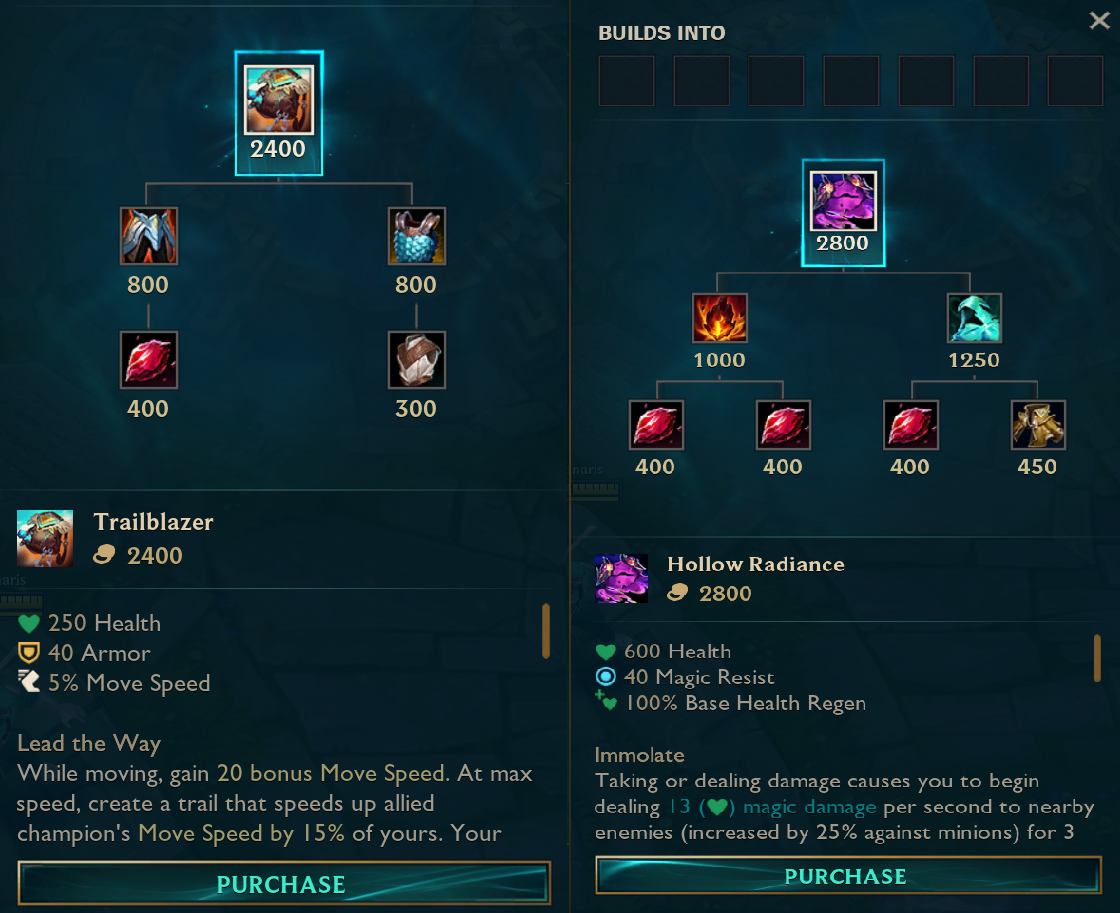Buy Hollow Radiance with its Purchase button
Viewport: 1120px width, 913px height.
[845, 876]
